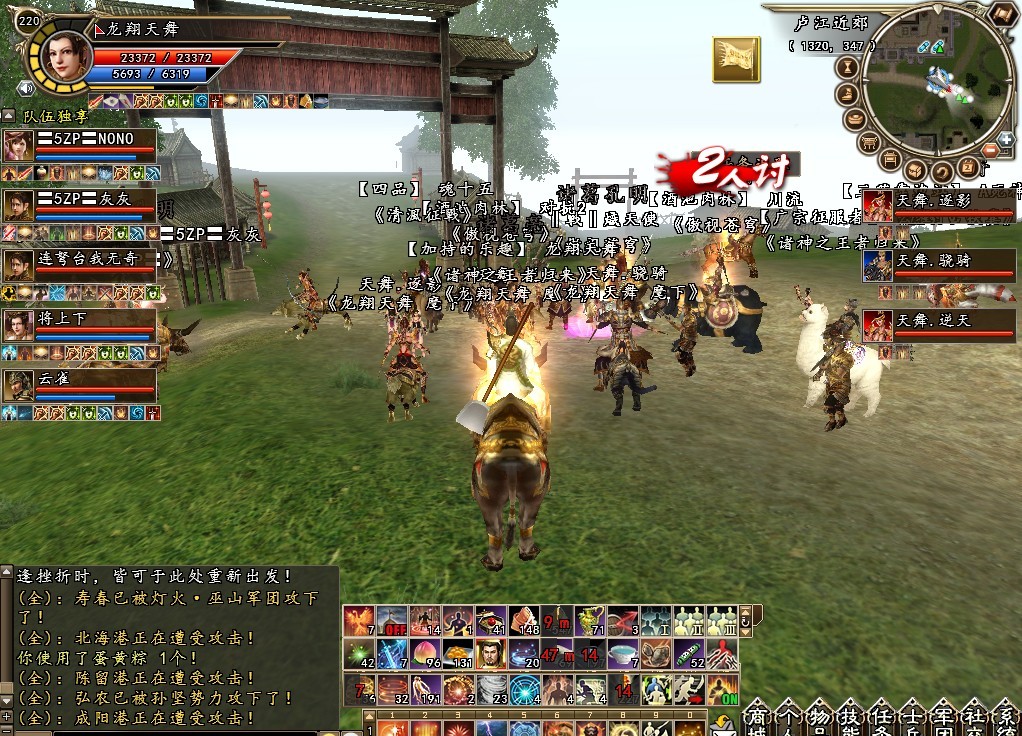The image size is (1022, 736).
Task: Collapse the 队伍独享 party list arrow
Action: 9,116
